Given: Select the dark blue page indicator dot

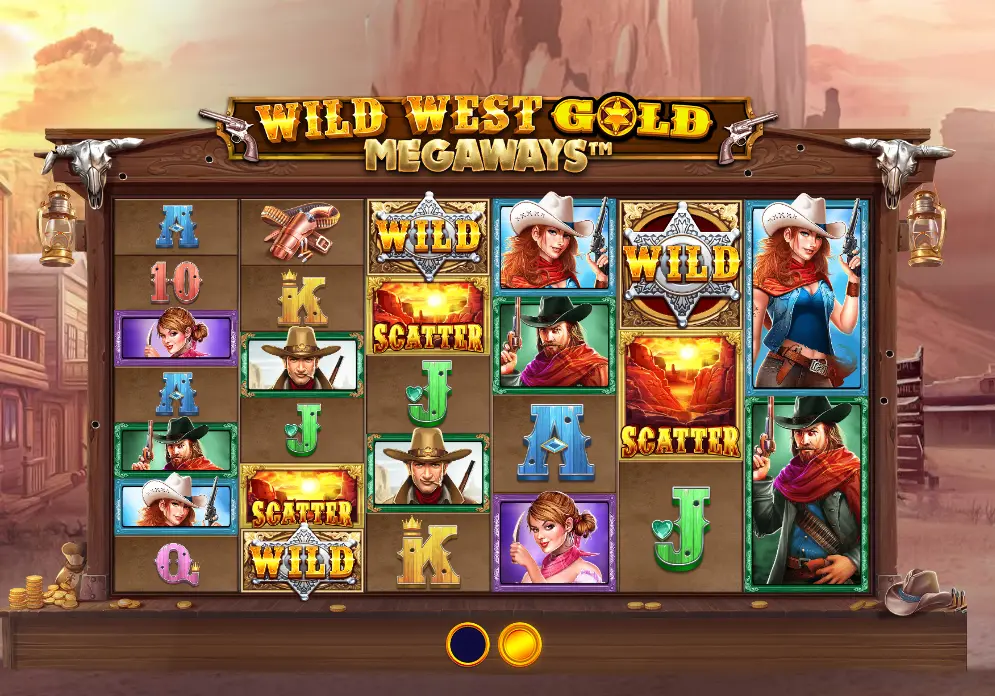Looking at the screenshot, I should click(467, 644).
